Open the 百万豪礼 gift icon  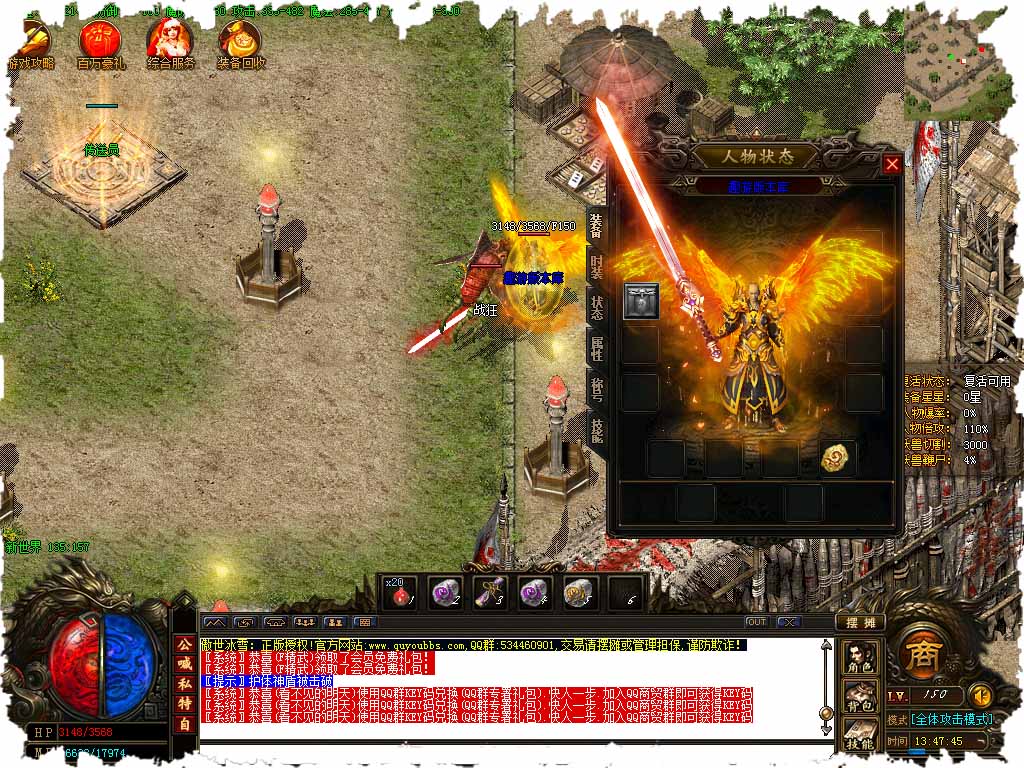[x=101, y=43]
